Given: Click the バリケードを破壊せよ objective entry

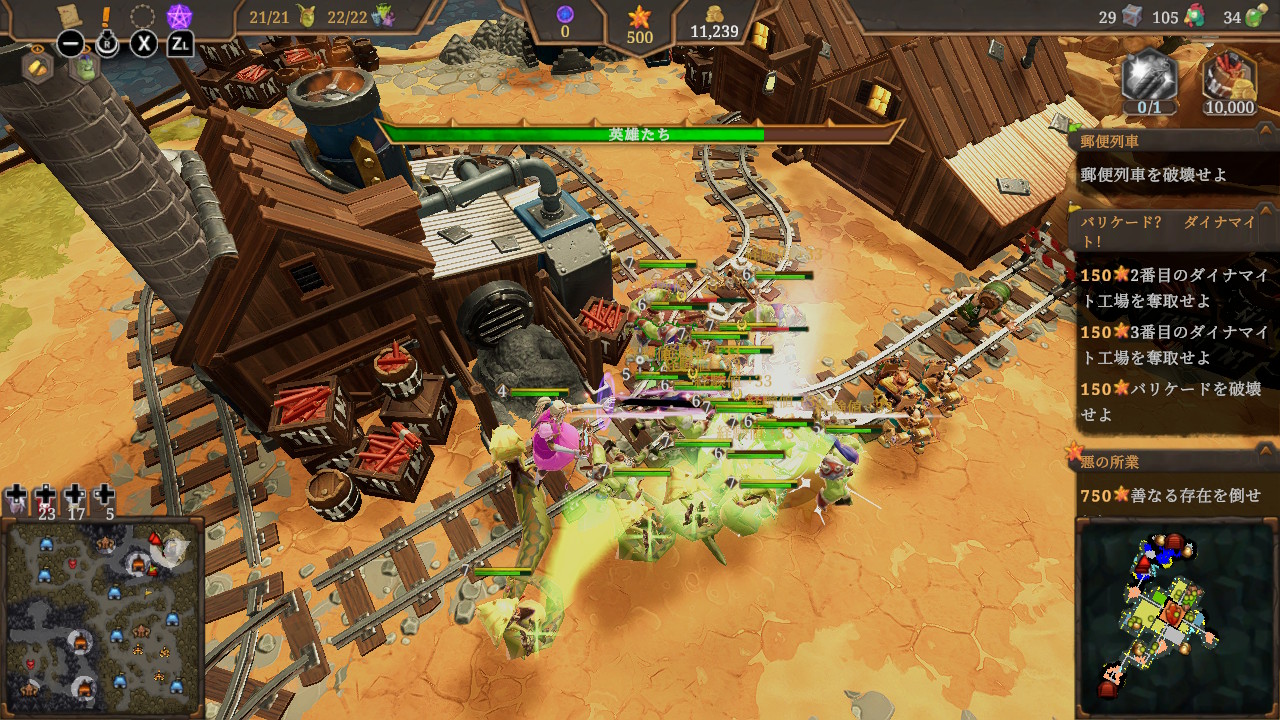Looking at the screenshot, I should [1176, 400].
